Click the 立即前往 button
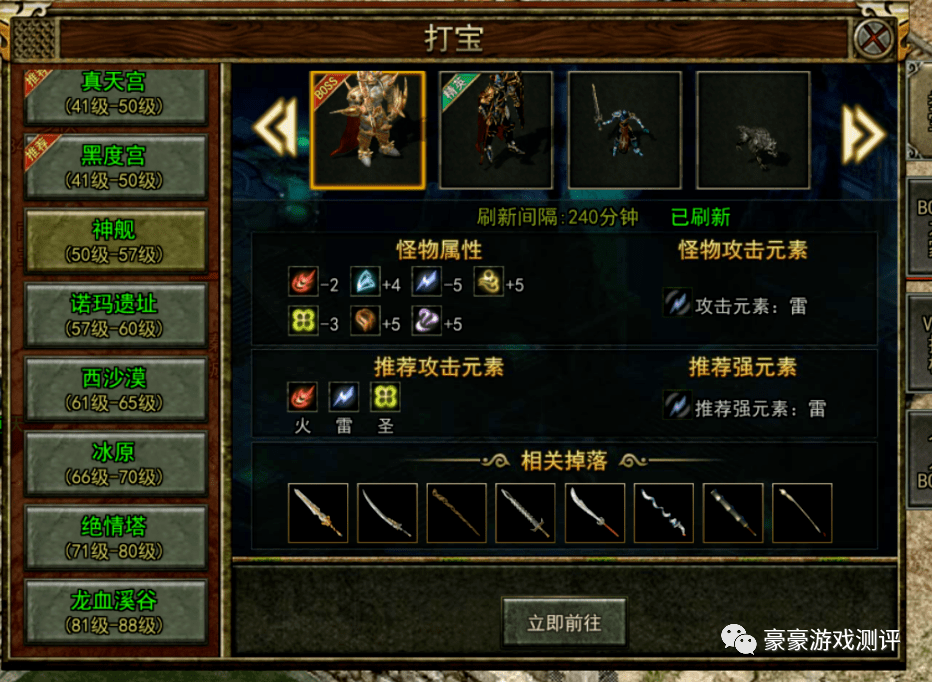This screenshot has height=682, width=932. pos(564,623)
